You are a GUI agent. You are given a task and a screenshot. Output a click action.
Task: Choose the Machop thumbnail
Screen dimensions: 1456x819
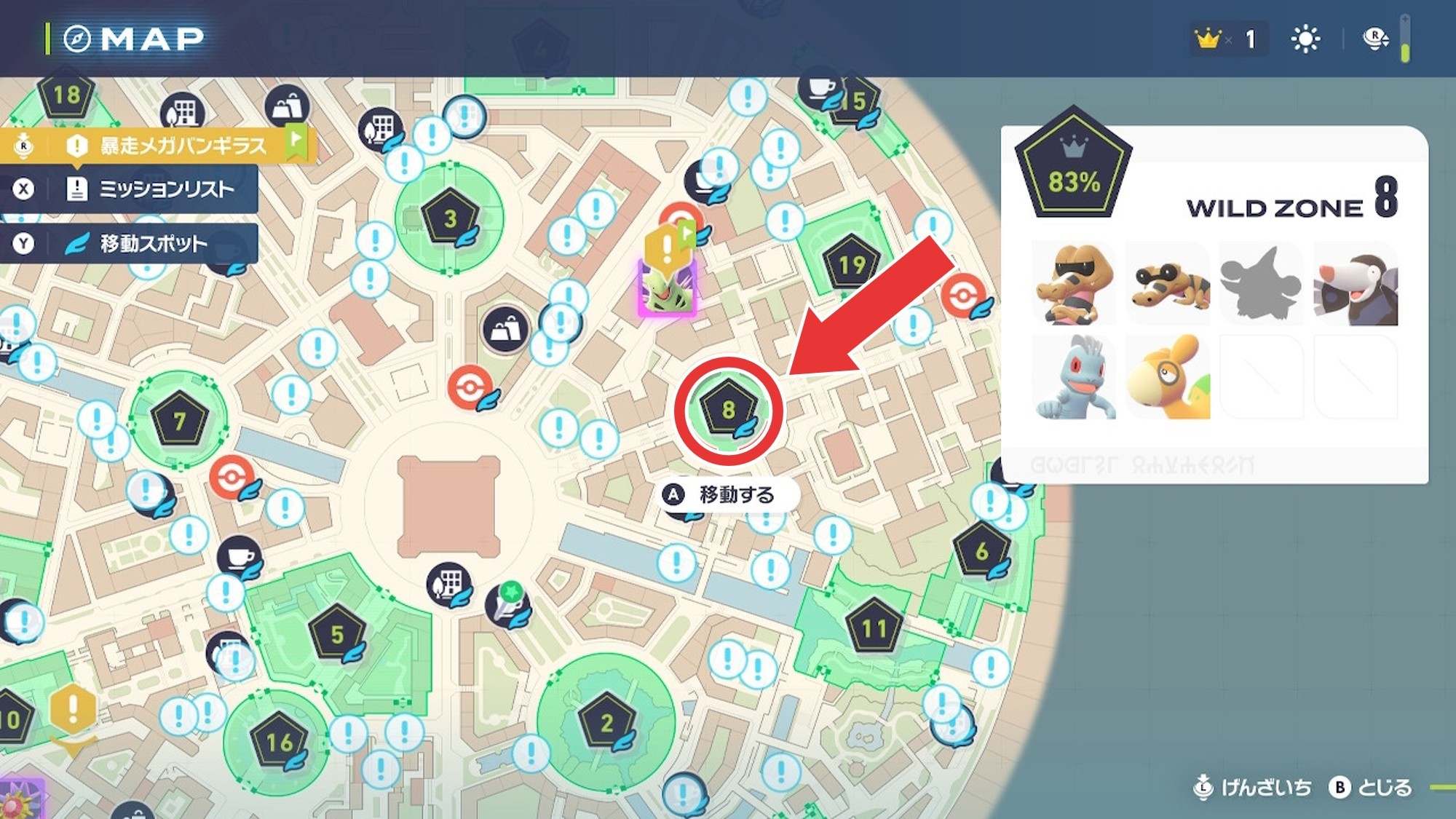pos(1074,377)
